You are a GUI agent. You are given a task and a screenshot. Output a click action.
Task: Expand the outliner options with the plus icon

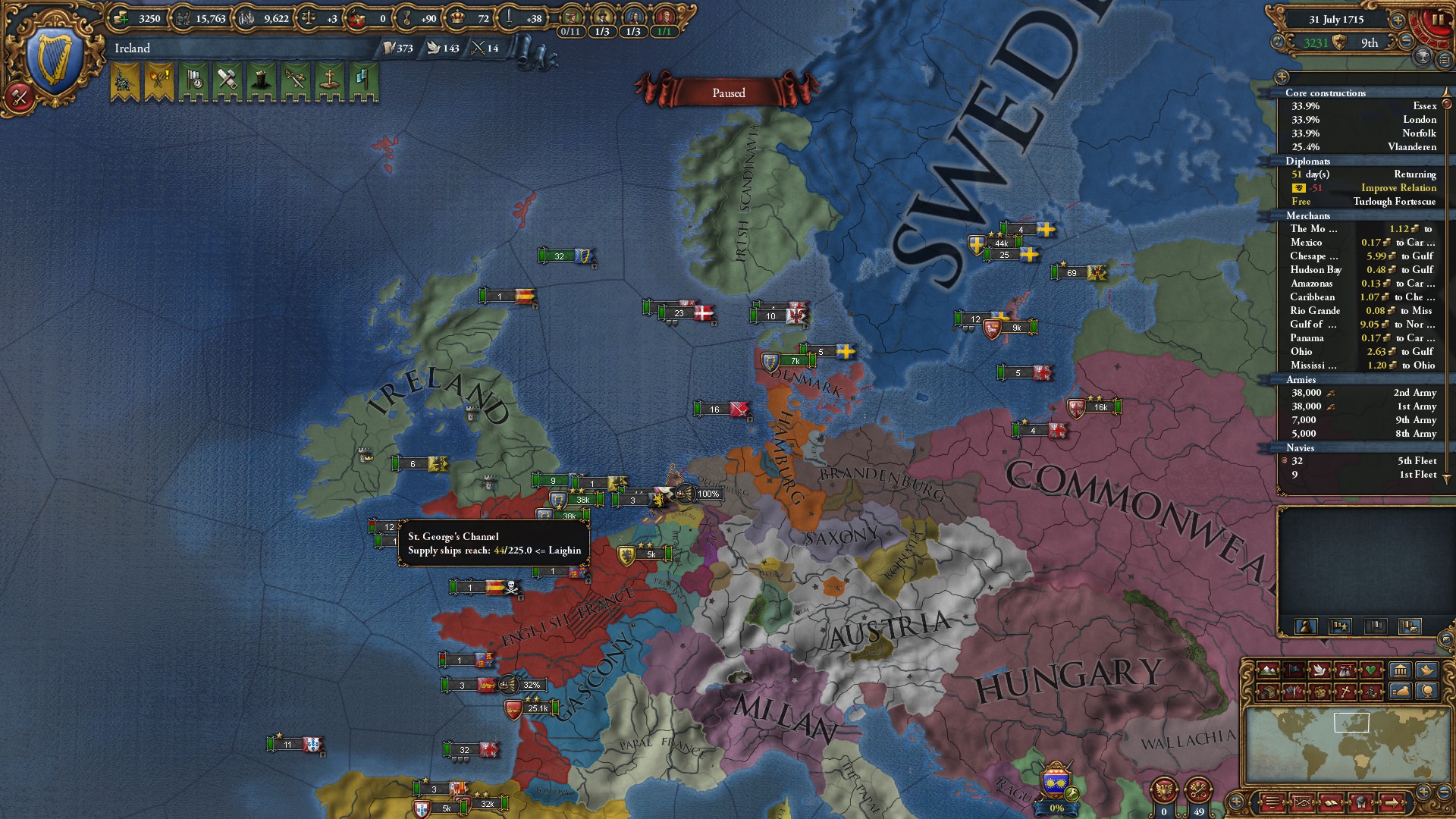coord(1280,76)
